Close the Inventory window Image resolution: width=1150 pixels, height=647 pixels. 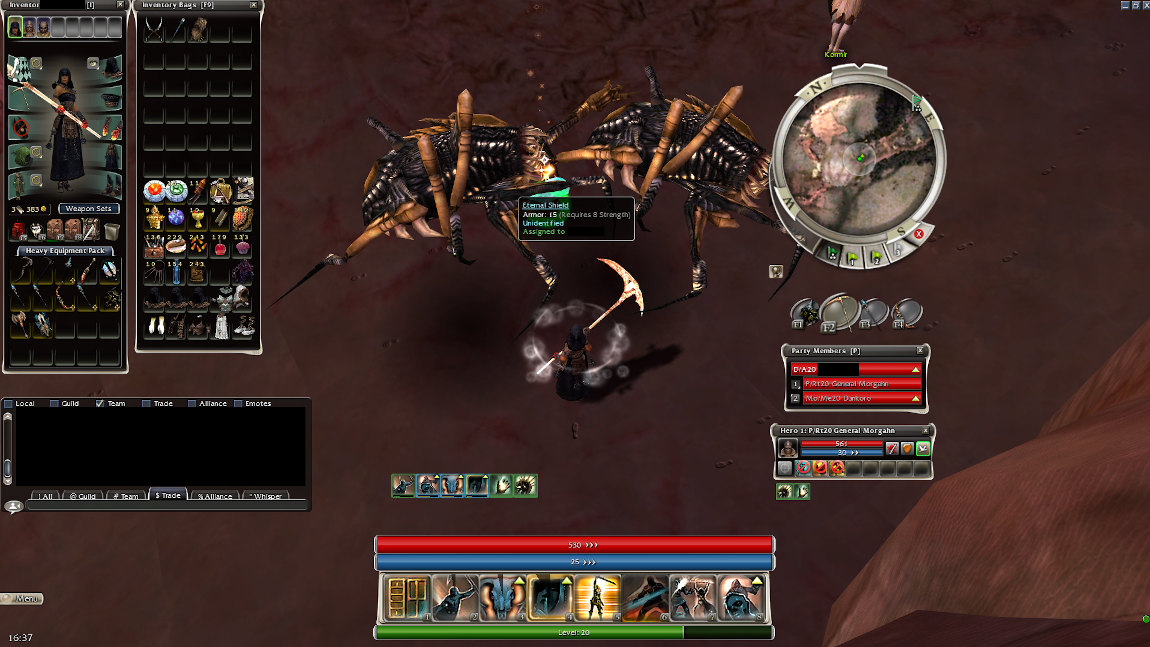120,5
